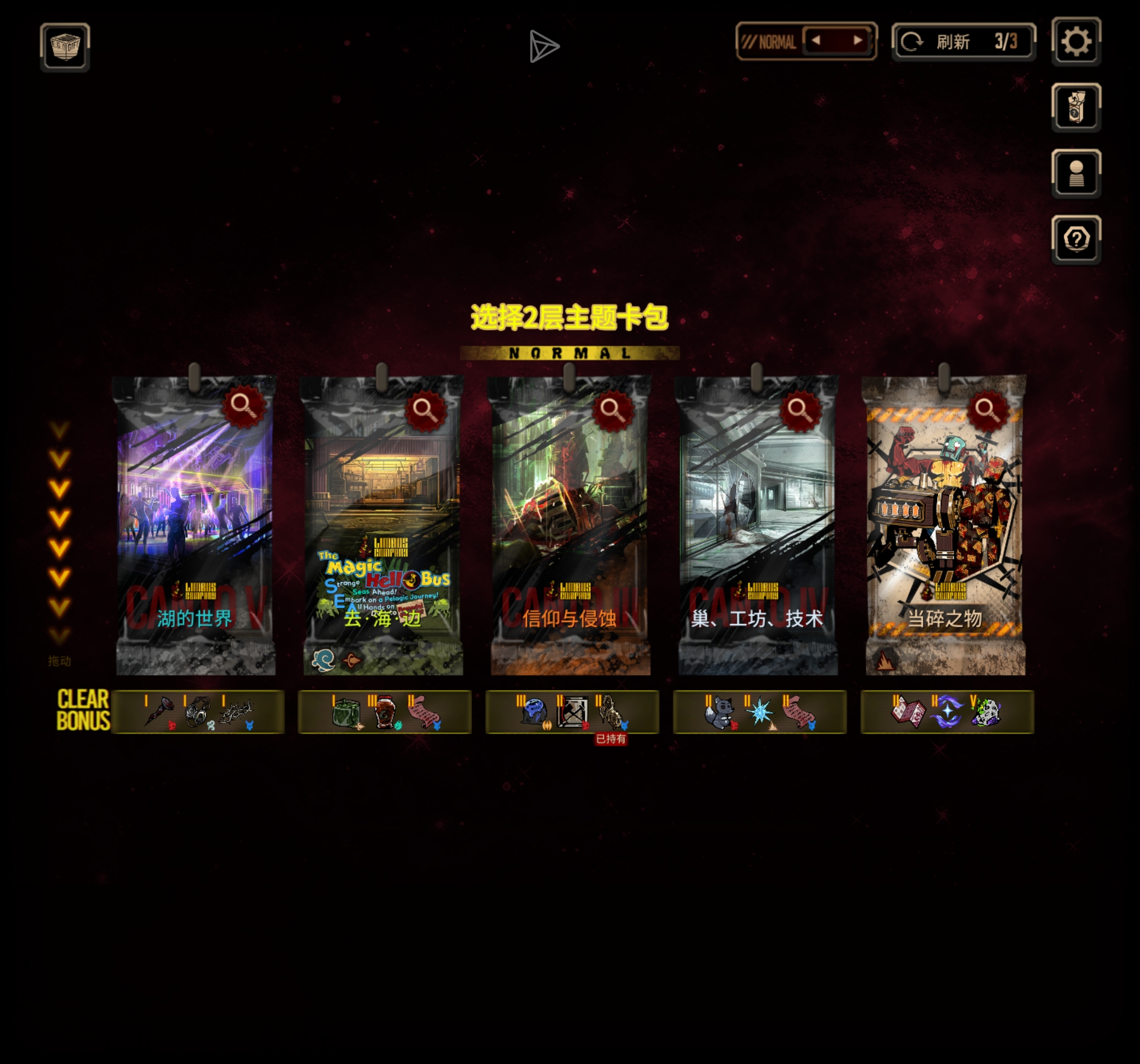View the 当碎之物 clear bonus gifts
Image resolution: width=1140 pixels, height=1064 pixels.
pos(947,711)
